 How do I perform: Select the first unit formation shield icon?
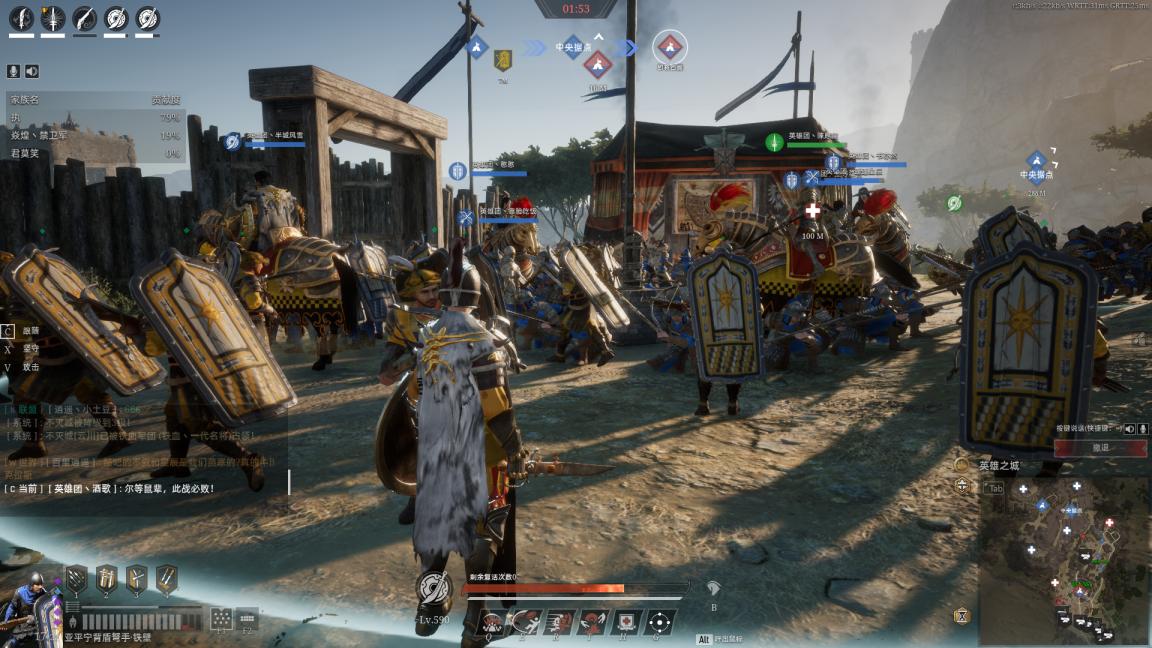tap(76, 579)
